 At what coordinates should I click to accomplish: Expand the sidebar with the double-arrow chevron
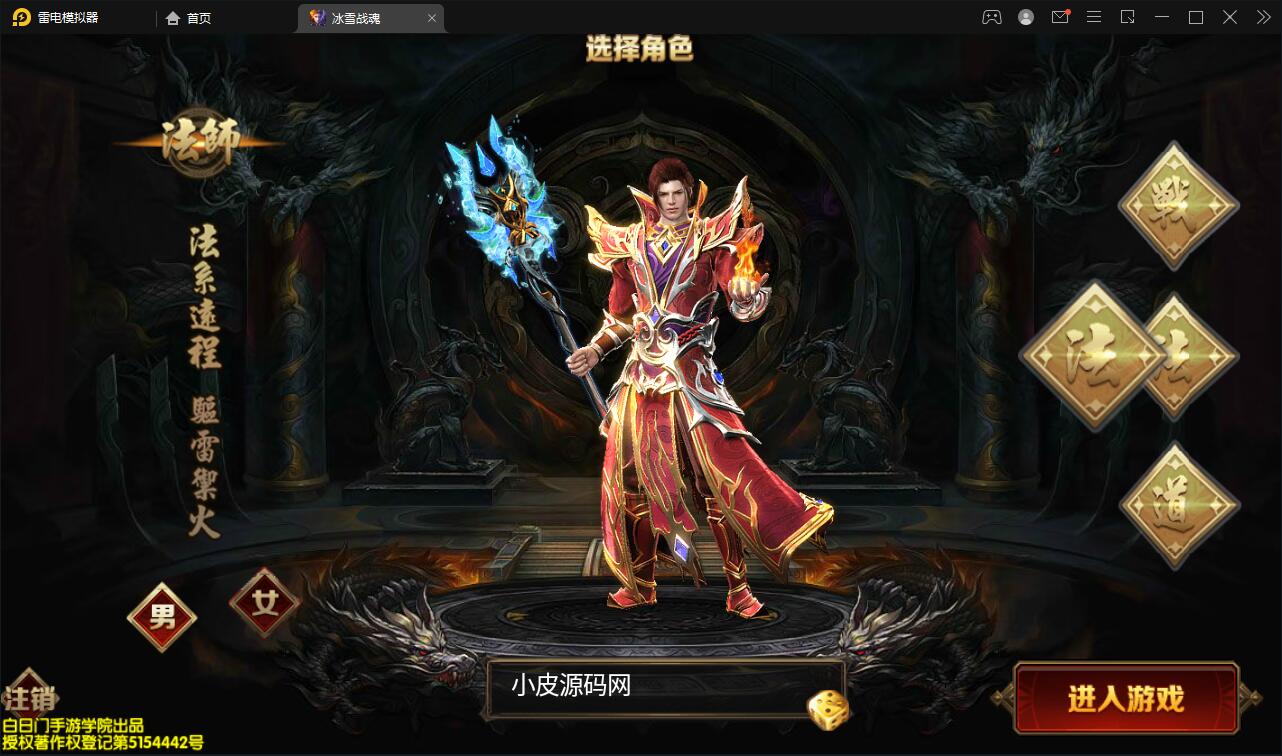[x=1262, y=17]
